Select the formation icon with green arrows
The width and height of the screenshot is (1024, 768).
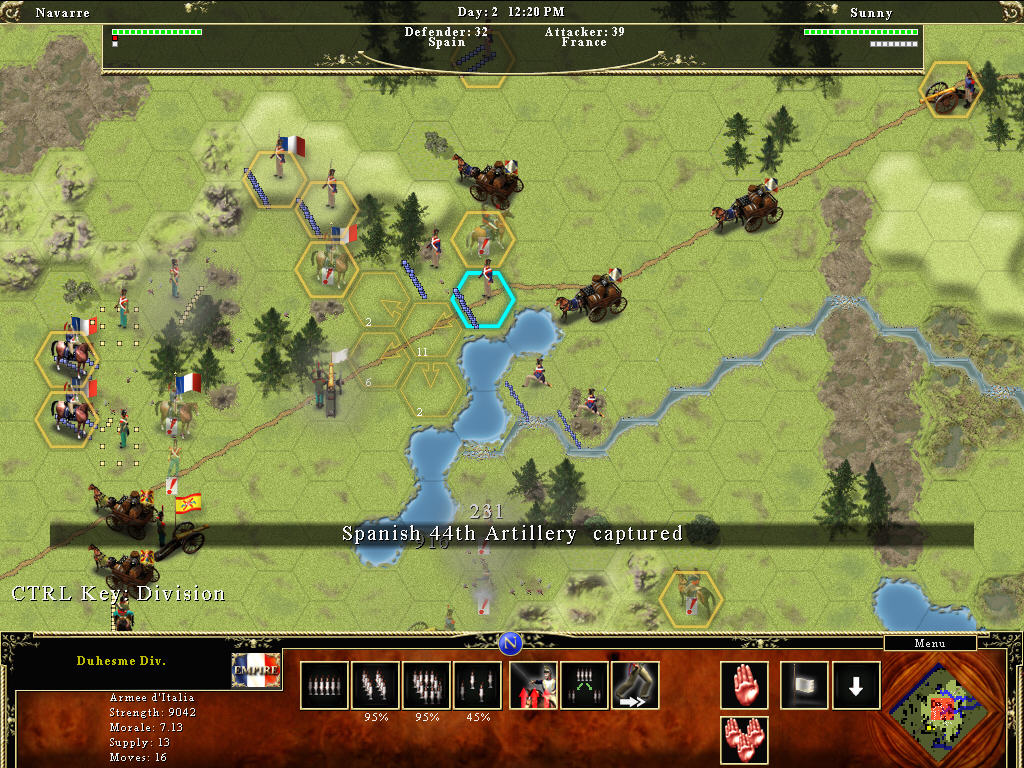pyautogui.click(x=584, y=685)
